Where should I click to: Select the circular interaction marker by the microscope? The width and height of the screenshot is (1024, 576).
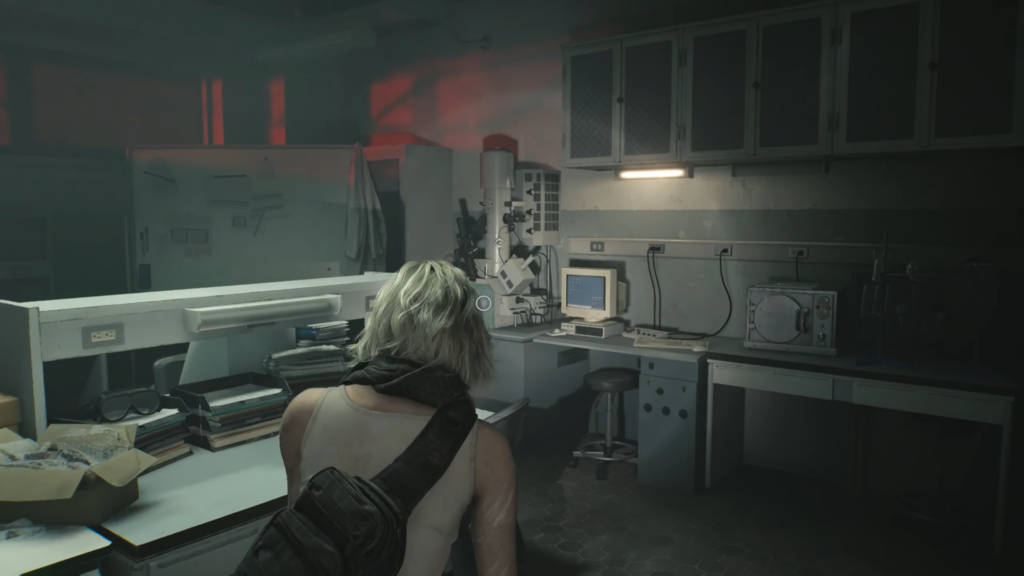[484, 302]
